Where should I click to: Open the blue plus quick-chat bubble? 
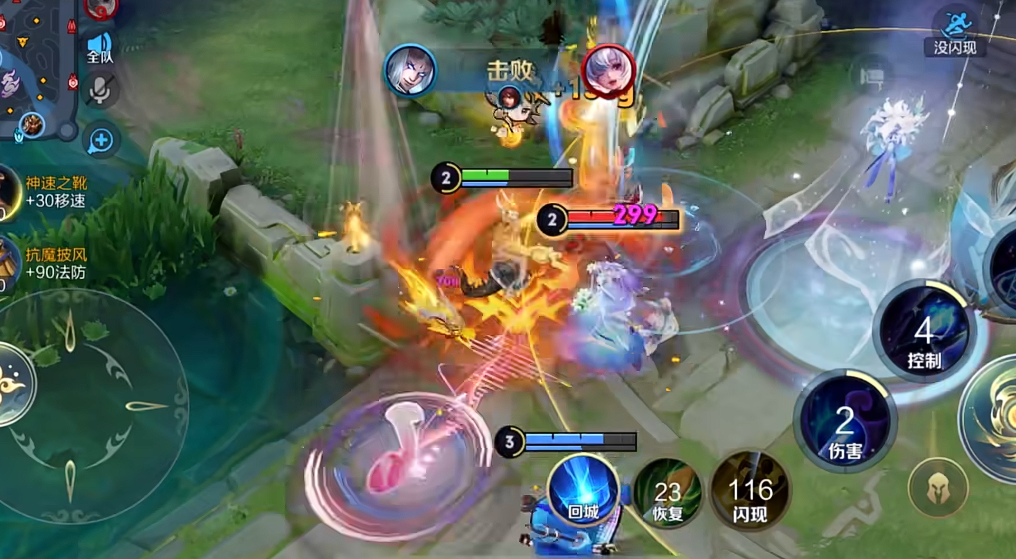(x=101, y=141)
